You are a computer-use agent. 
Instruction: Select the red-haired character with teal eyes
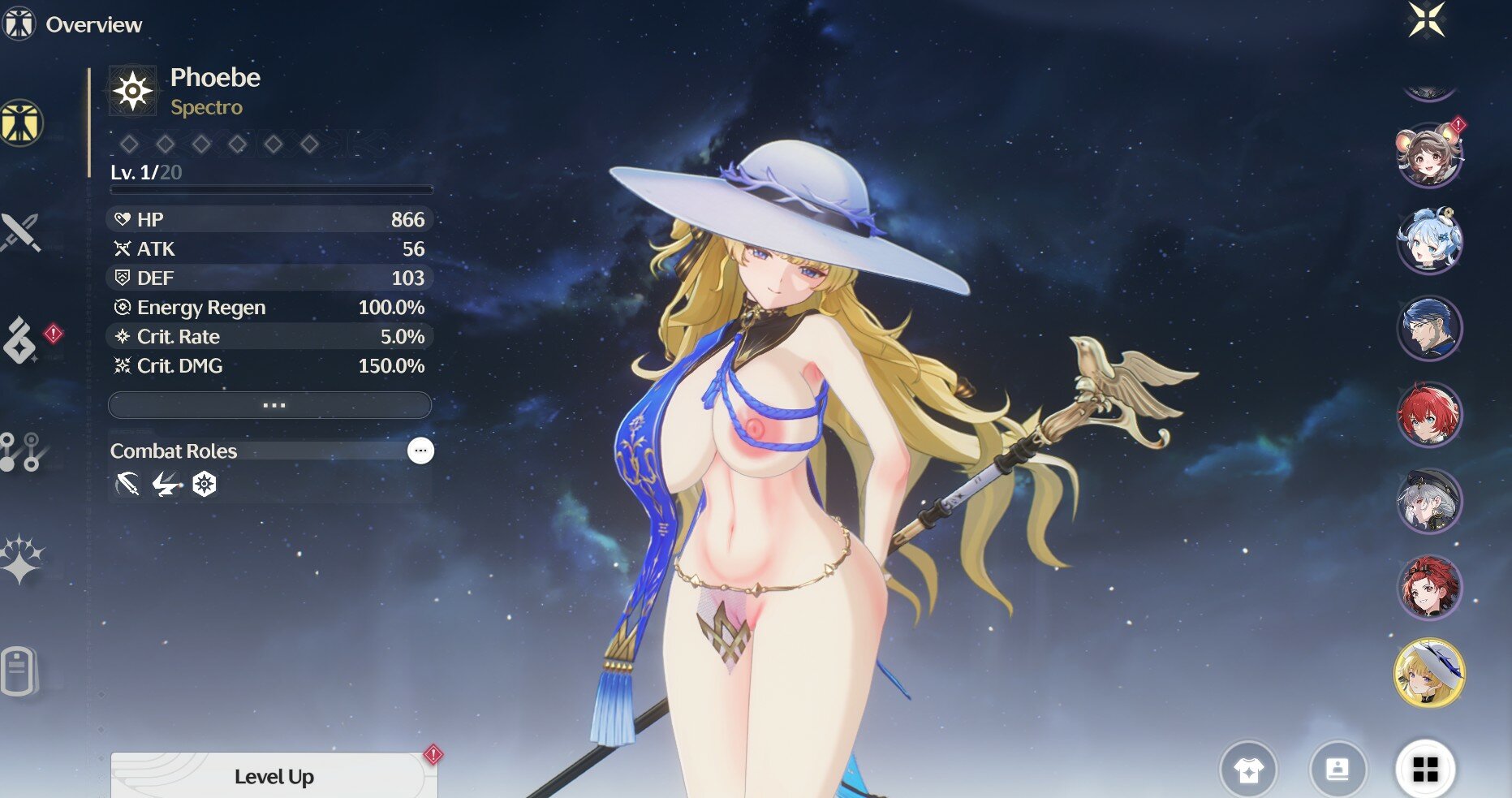point(1429,414)
